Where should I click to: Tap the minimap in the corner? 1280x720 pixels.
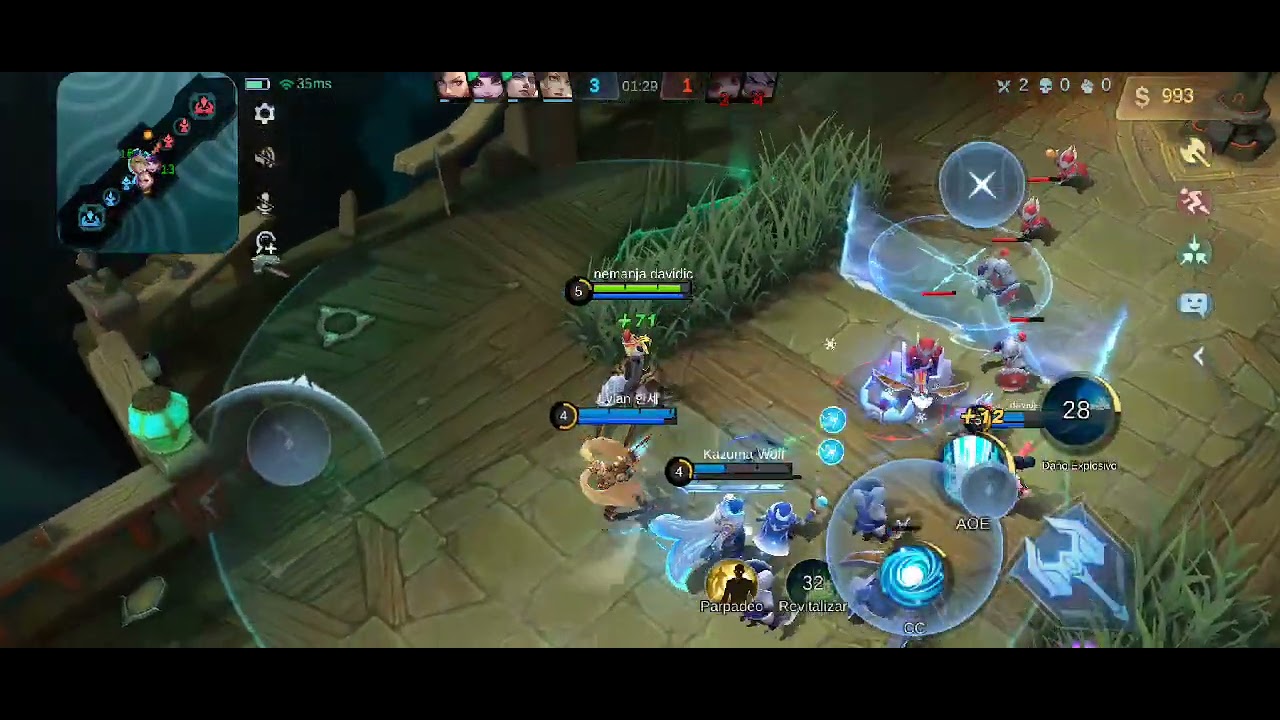[147, 160]
